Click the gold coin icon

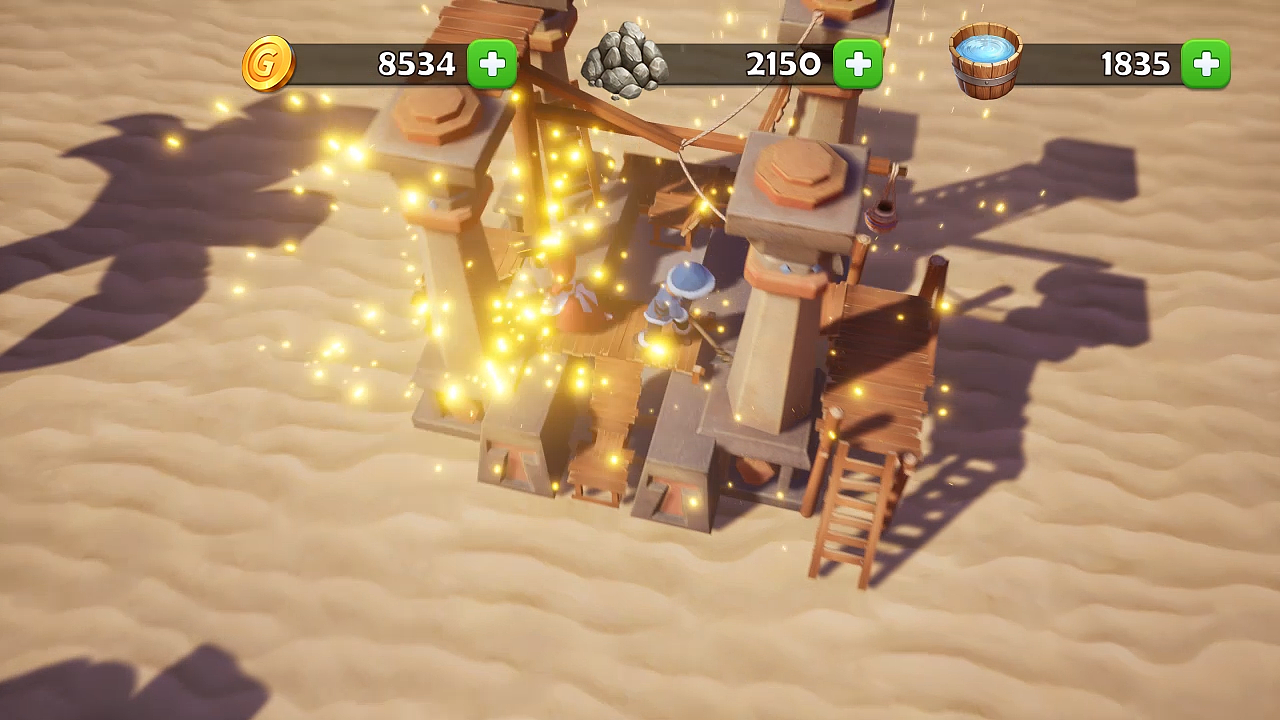pos(268,64)
